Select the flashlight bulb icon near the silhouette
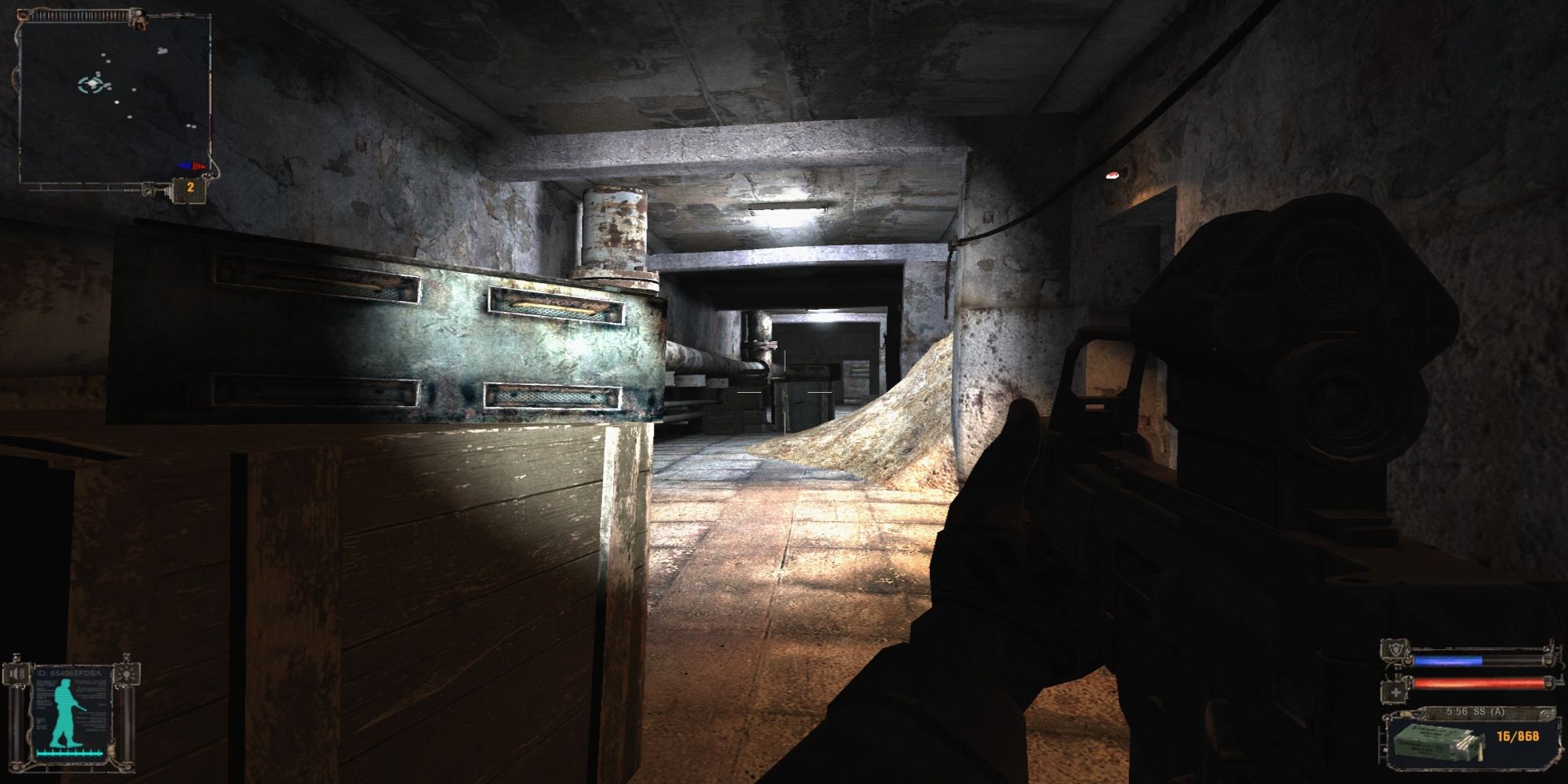The width and height of the screenshot is (1568, 784). pos(126,674)
